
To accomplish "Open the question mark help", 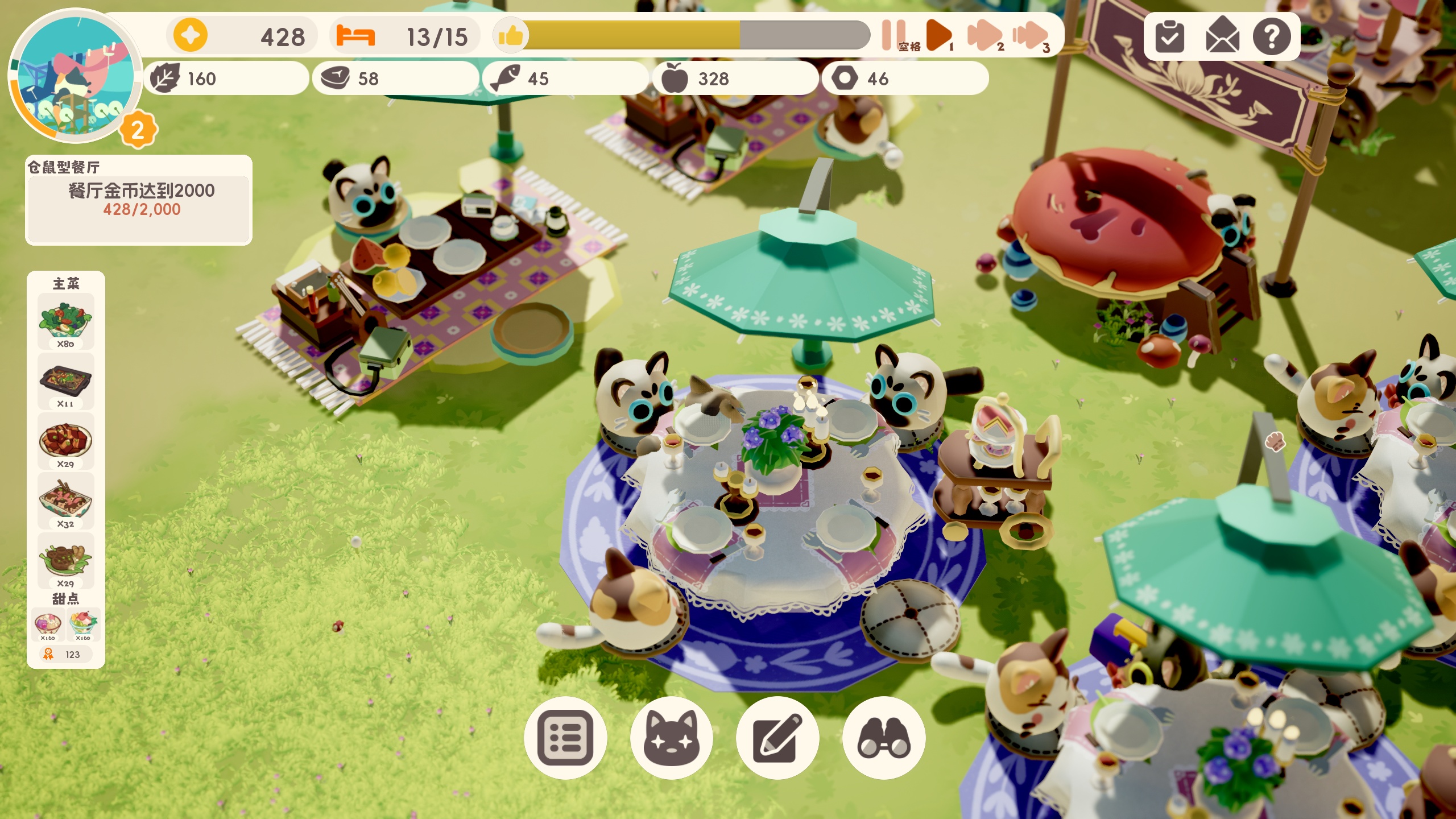I will point(1272,37).
